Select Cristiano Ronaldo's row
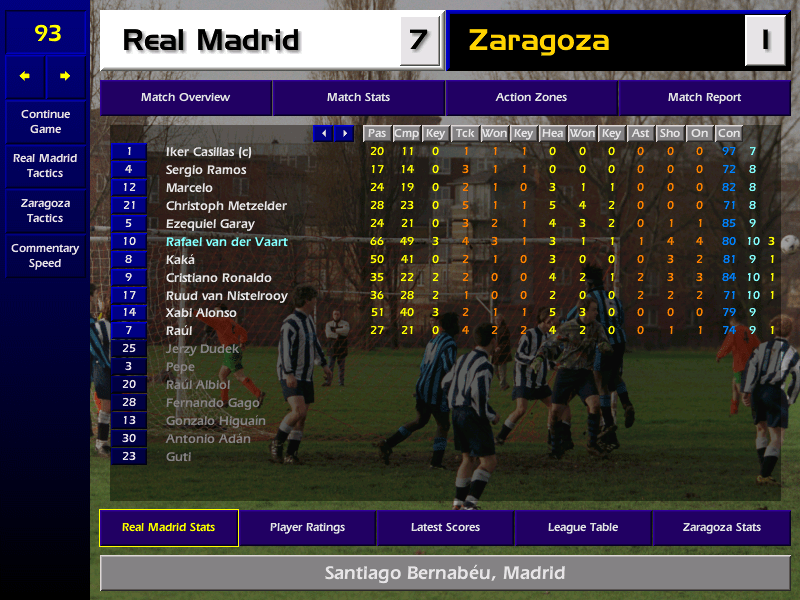 tap(218, 278)
